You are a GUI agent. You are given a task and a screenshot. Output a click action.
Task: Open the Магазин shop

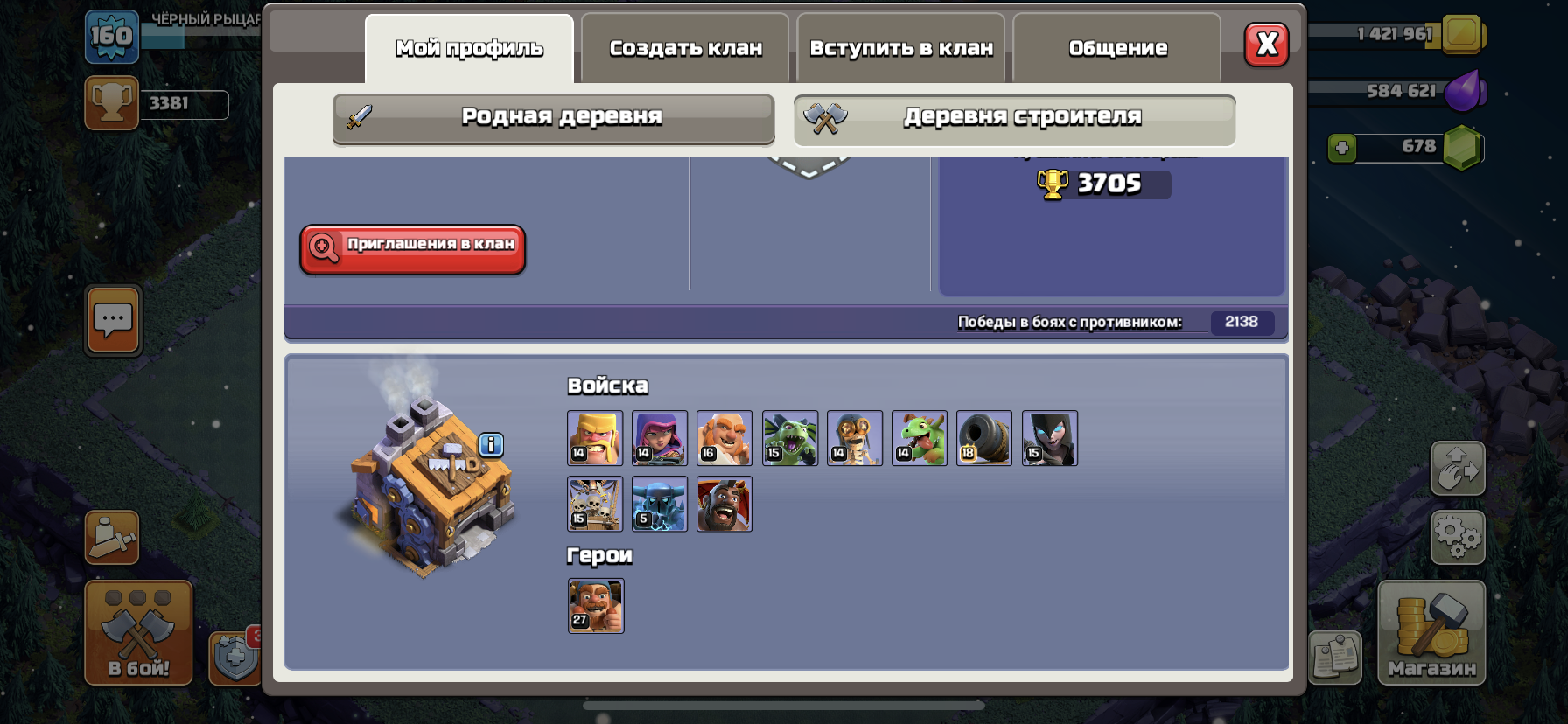click(1431, 632)
